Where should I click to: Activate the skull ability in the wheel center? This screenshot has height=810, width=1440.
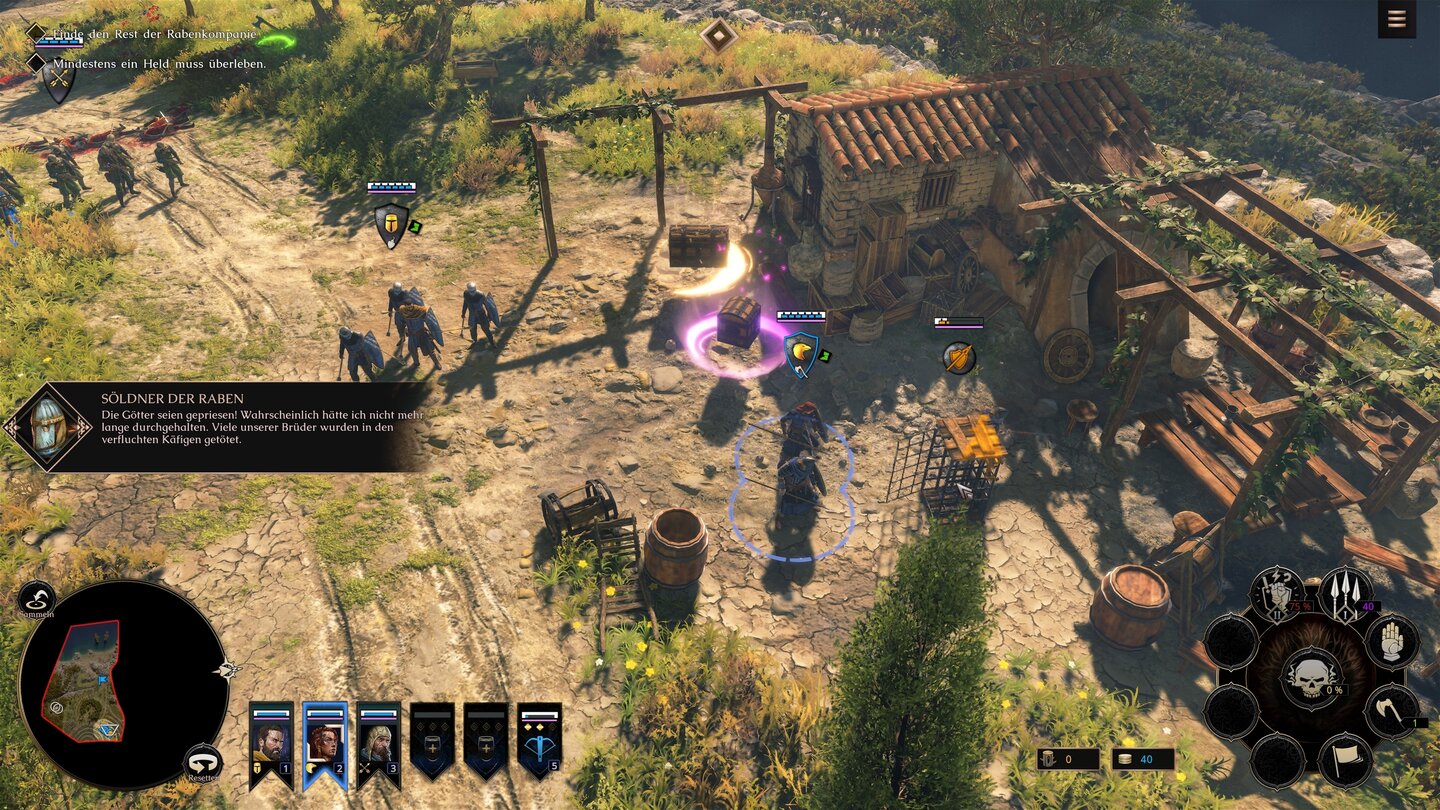[1310, 677]
